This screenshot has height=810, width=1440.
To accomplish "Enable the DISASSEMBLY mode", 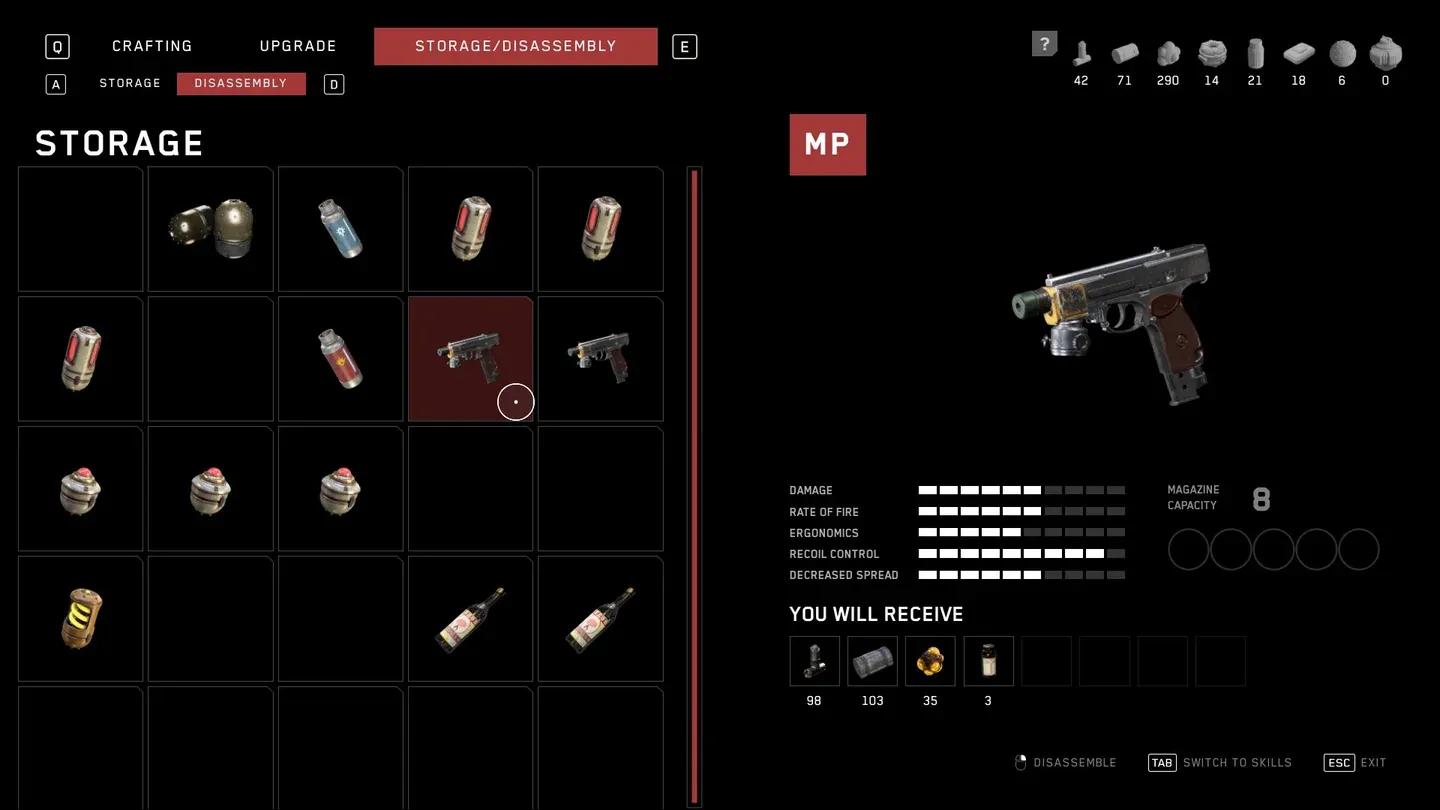I will [x=241, y=82].
